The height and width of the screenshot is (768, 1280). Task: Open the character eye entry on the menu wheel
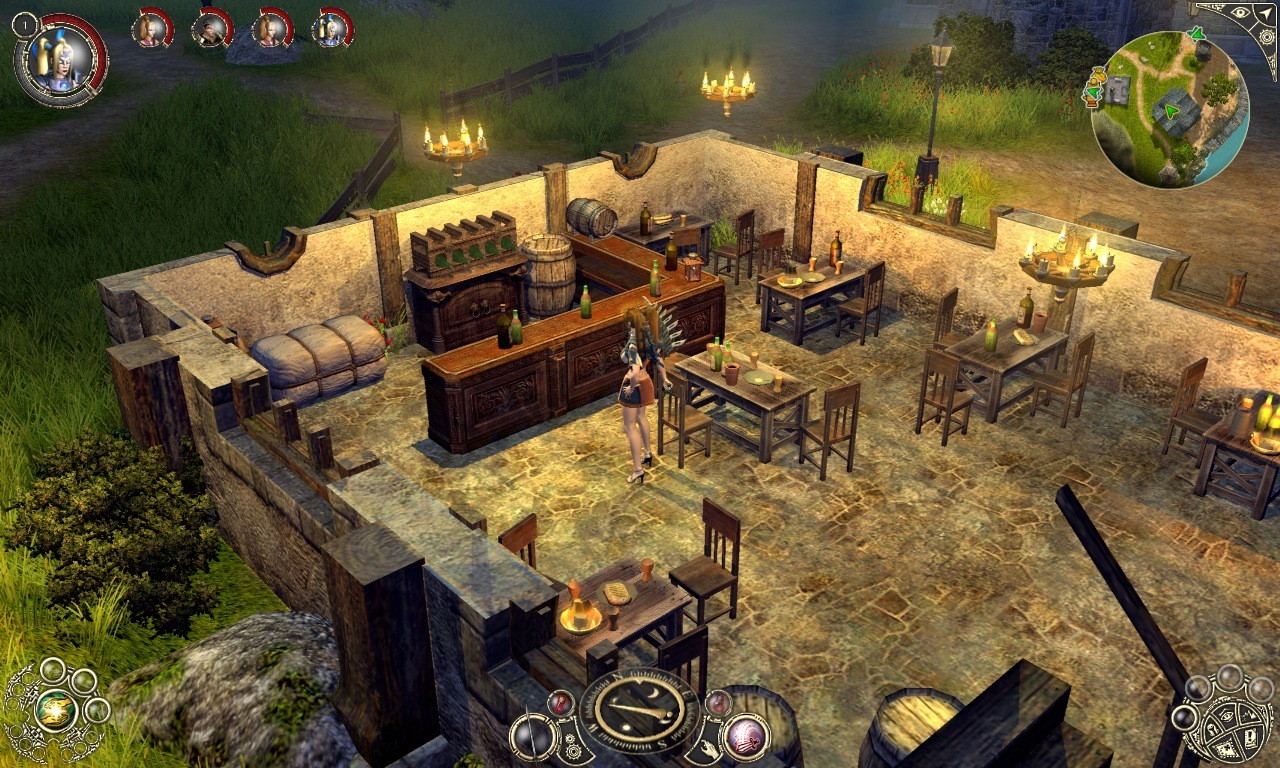click(x=1228, y=715)
